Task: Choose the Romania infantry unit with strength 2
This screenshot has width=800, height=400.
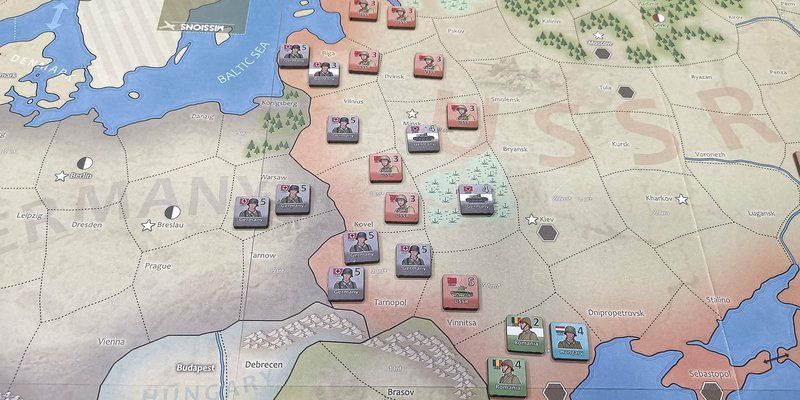Action: click(x=524, y=335)
